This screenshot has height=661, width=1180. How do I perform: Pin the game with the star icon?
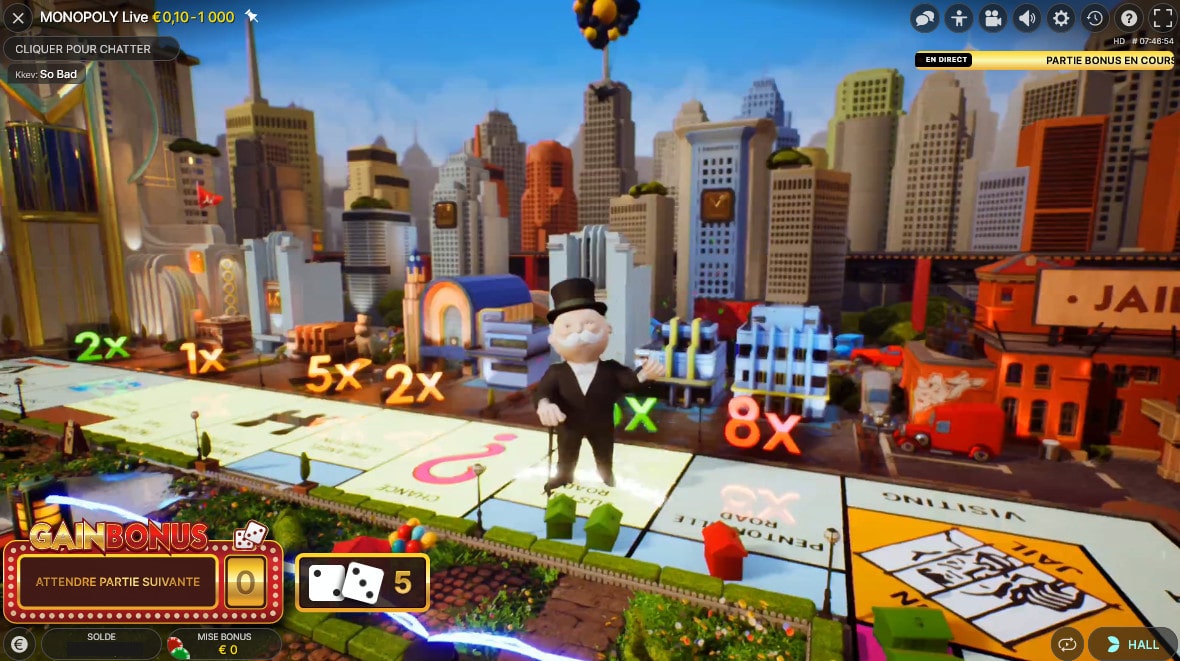tap(252, 17)
